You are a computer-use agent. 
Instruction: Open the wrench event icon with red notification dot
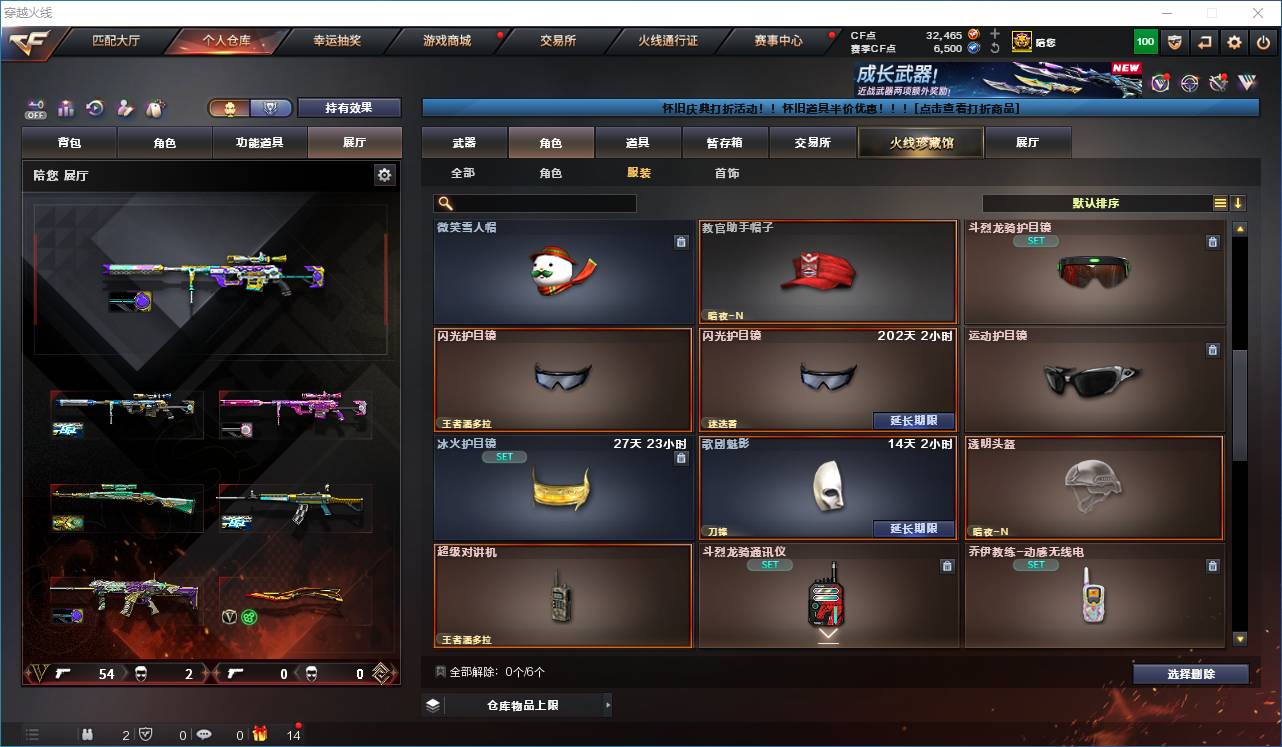coord(1218,84)
